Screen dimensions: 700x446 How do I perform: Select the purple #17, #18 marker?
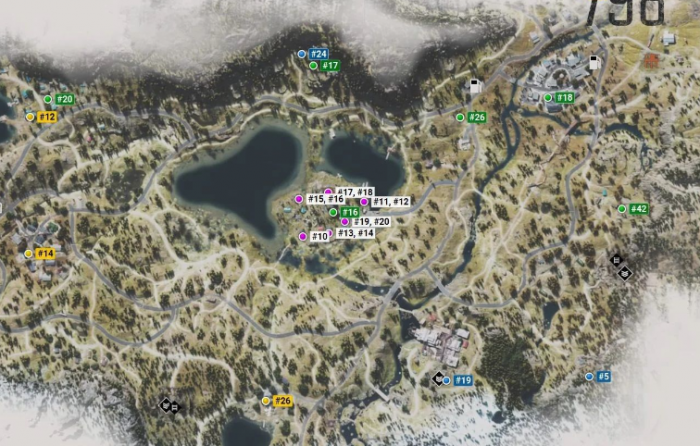tap(328, 192)
